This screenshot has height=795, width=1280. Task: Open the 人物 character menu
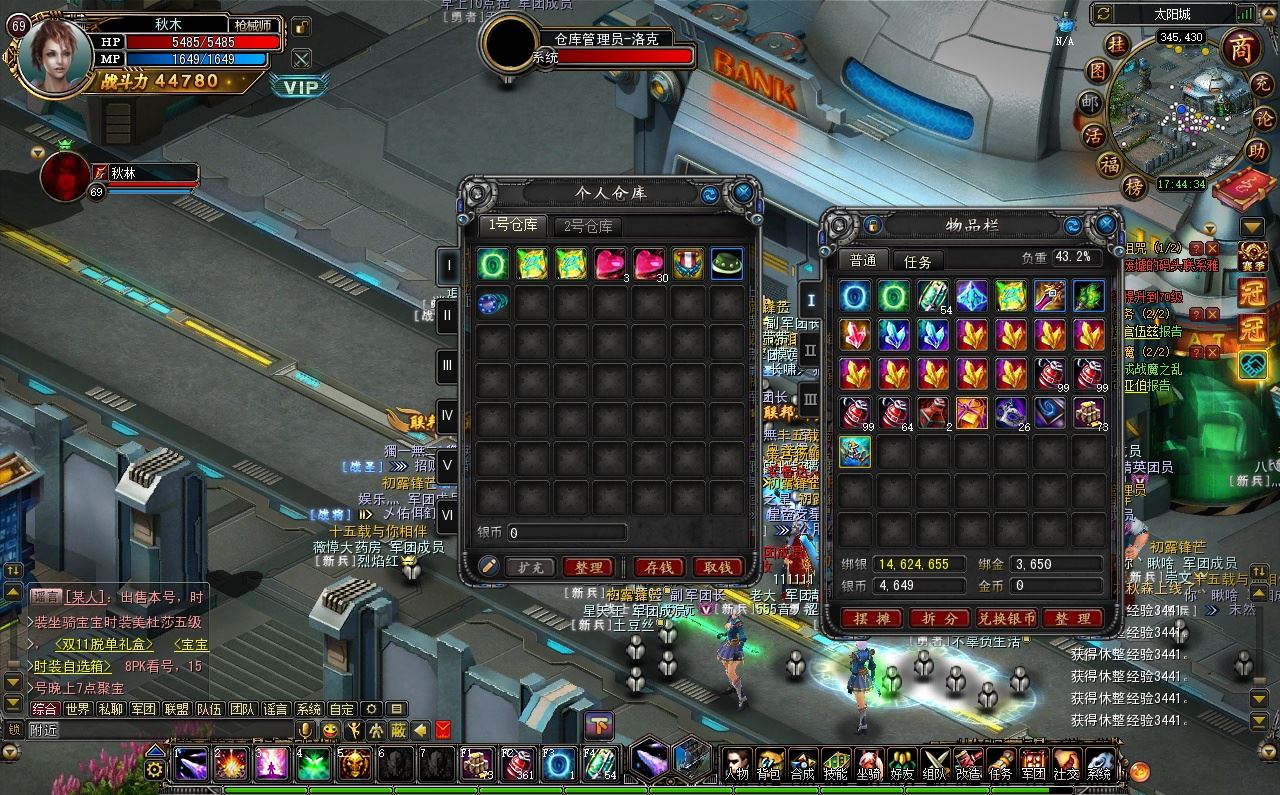click(737, 764)
